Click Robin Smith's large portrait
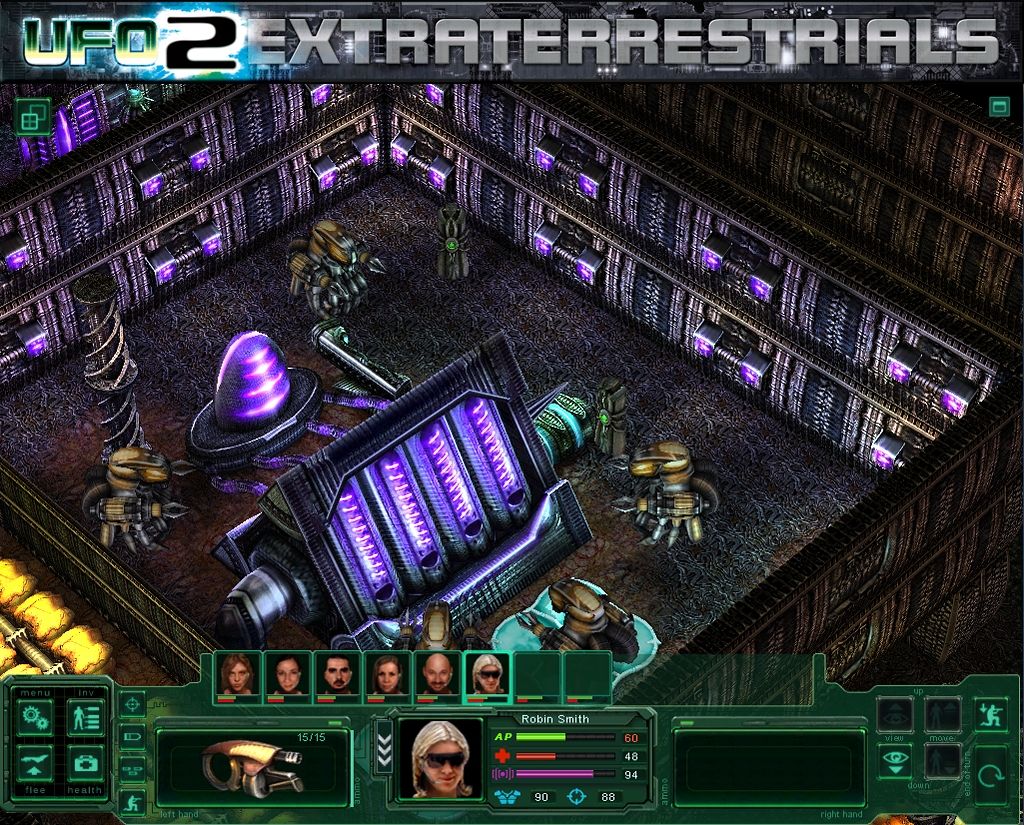1024x825 pixels. (x=440, y=759)
